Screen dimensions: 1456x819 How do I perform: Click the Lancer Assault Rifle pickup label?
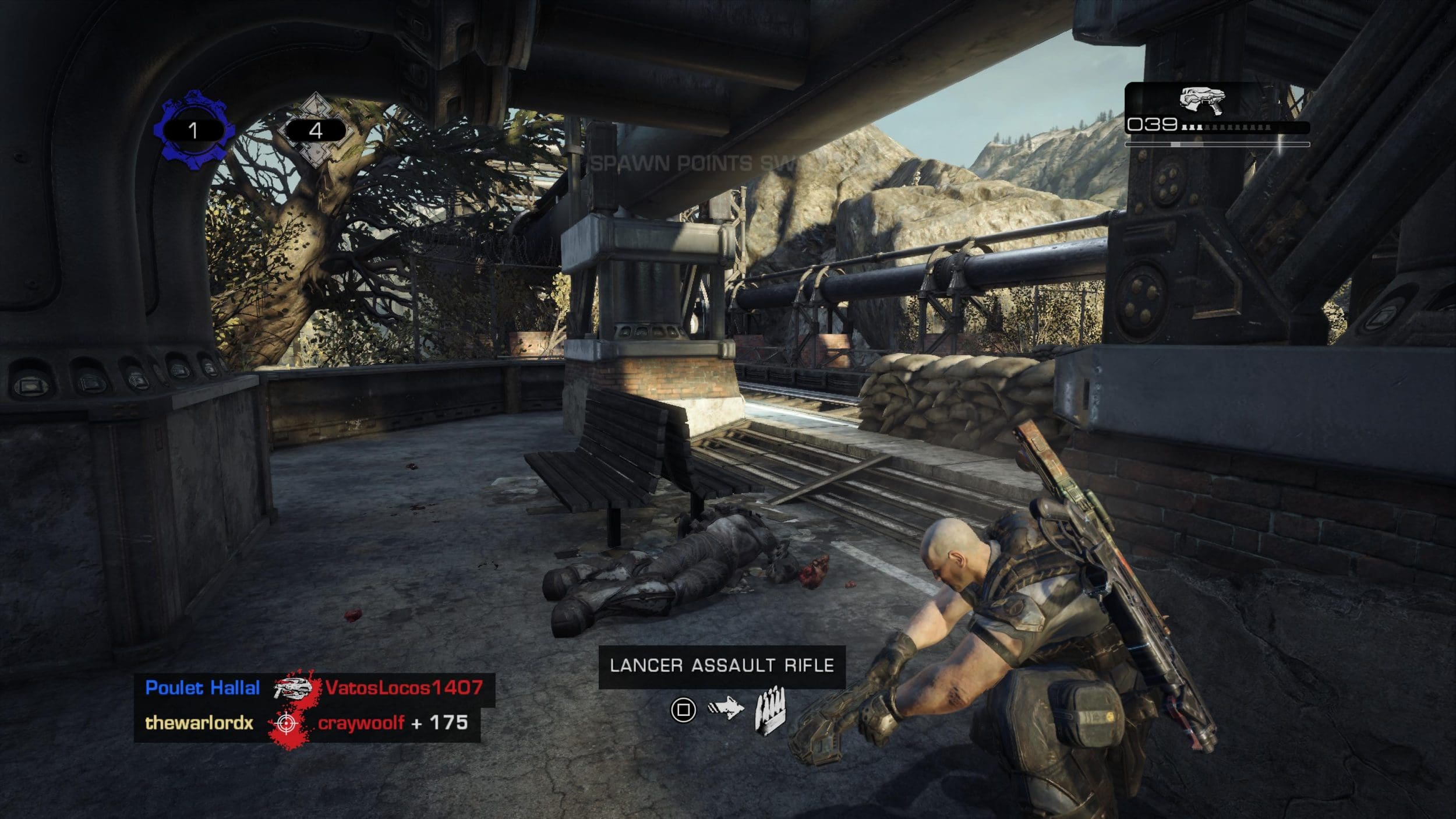coord(722,666)
